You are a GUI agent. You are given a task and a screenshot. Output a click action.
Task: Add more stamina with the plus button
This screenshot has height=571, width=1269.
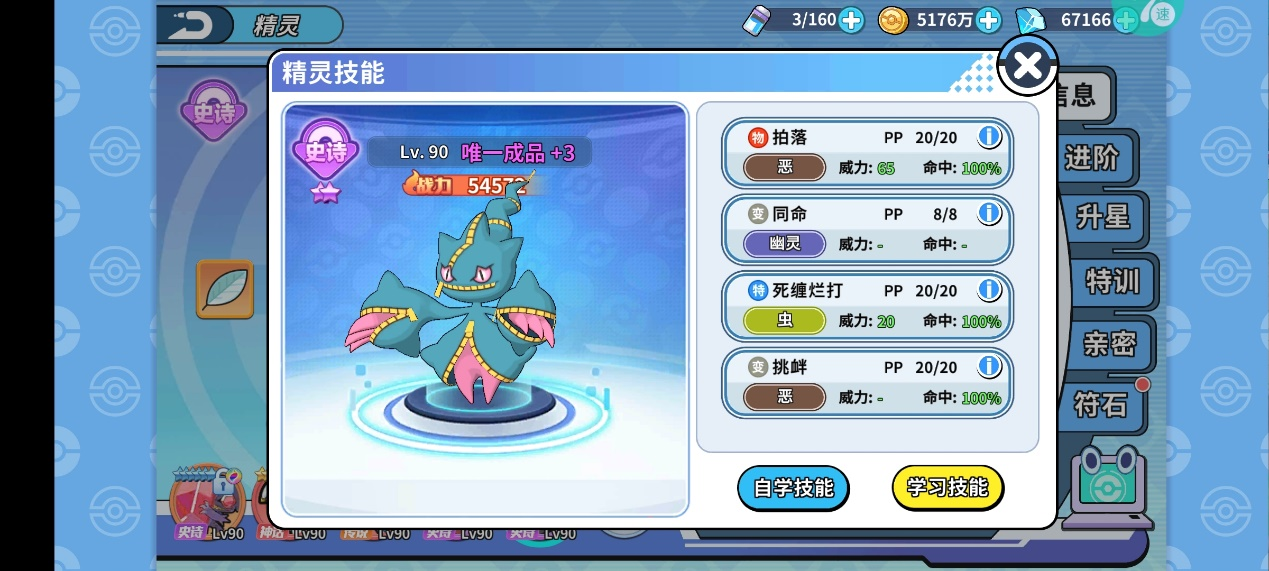click(851, 19)
